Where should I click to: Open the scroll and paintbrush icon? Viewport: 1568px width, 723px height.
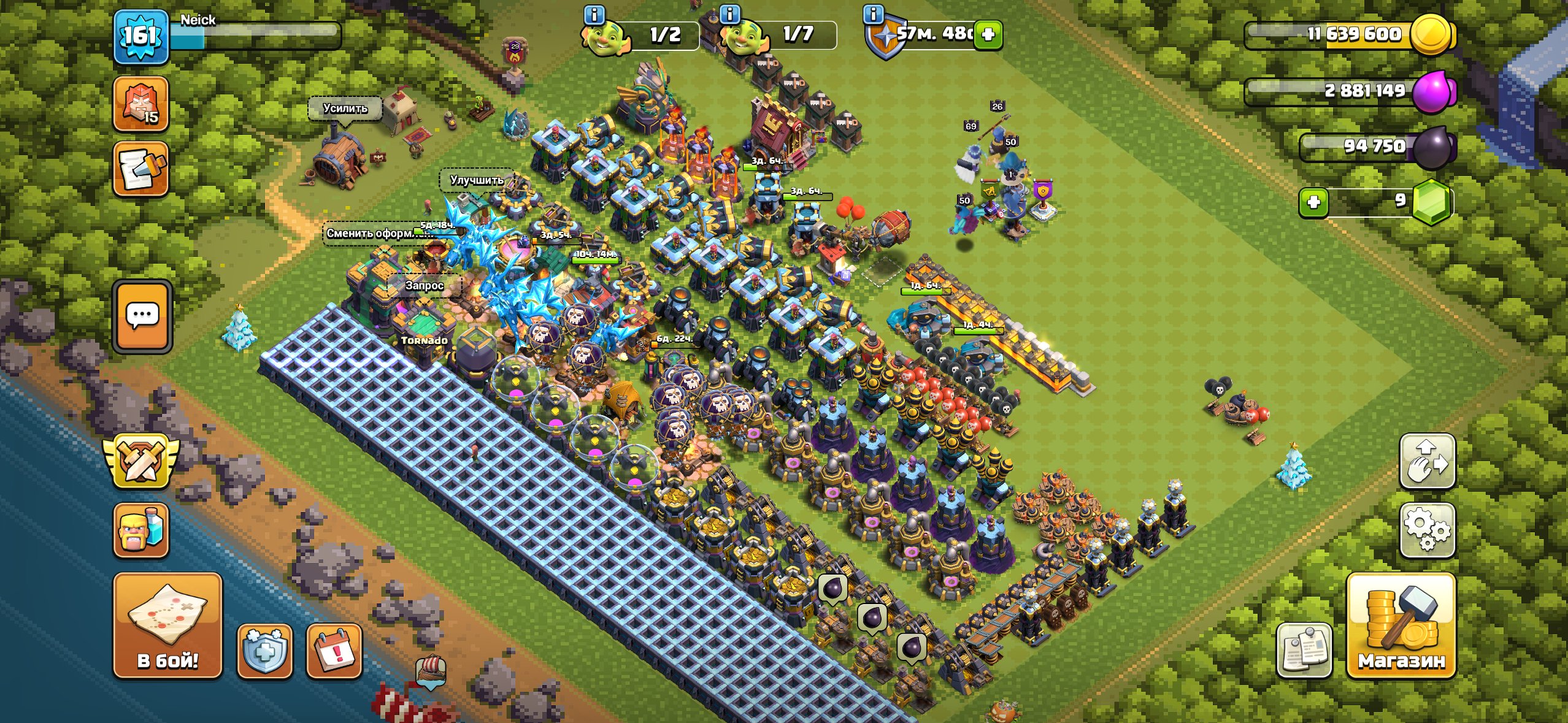coord(141,169)
